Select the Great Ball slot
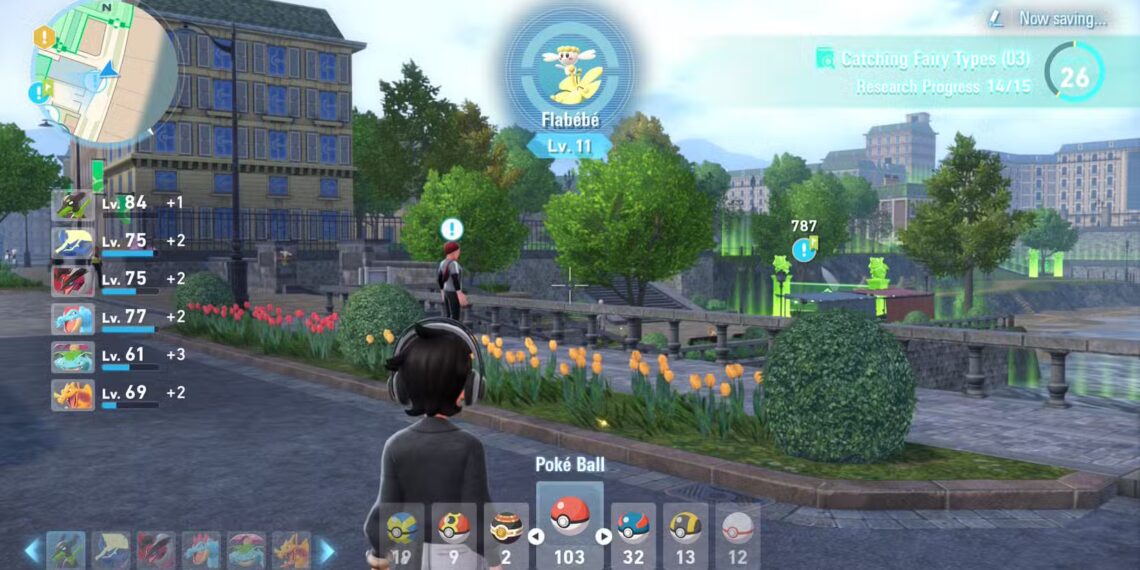 tap(633, 533)
